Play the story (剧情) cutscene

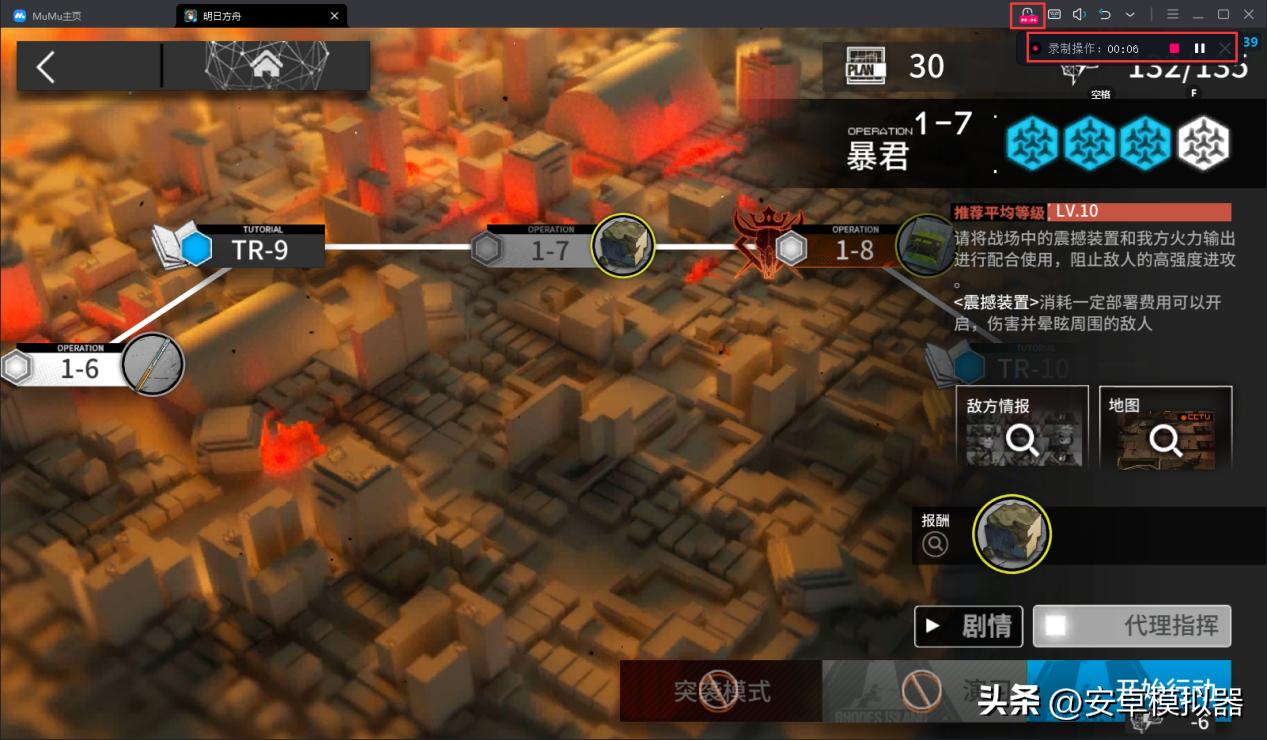click(968, 626)
